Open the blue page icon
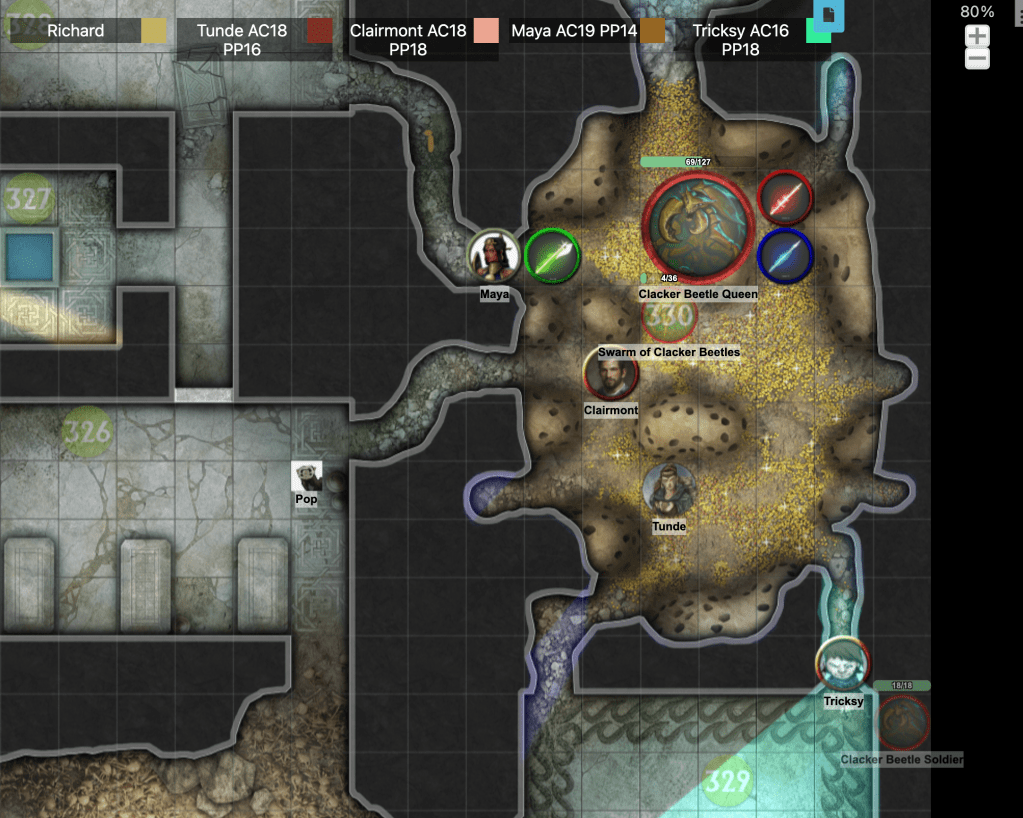This screenshot has width=1023, height=818. 828,14
